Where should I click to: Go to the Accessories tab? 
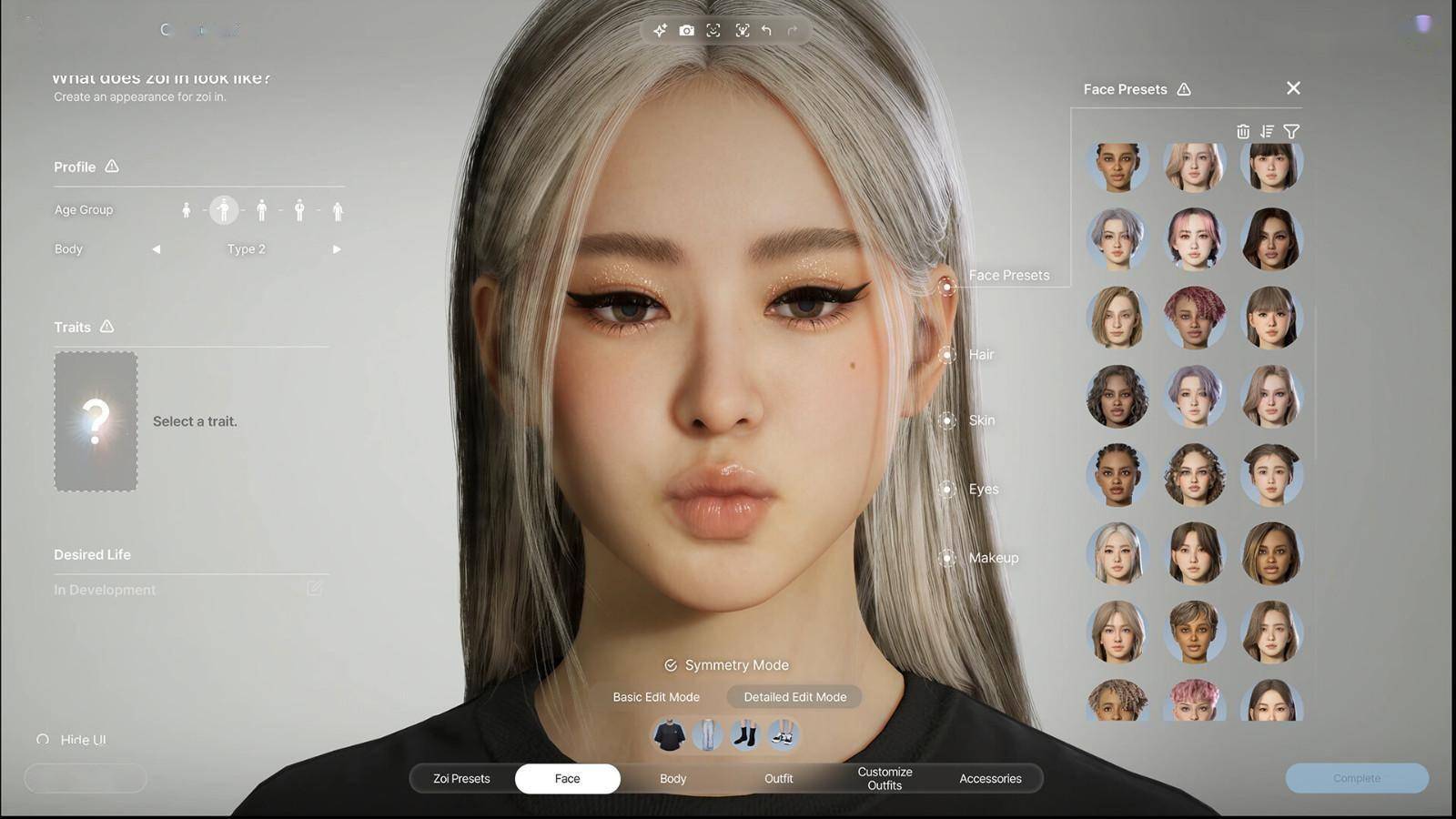pyautogui.click(x=990, y=778)
